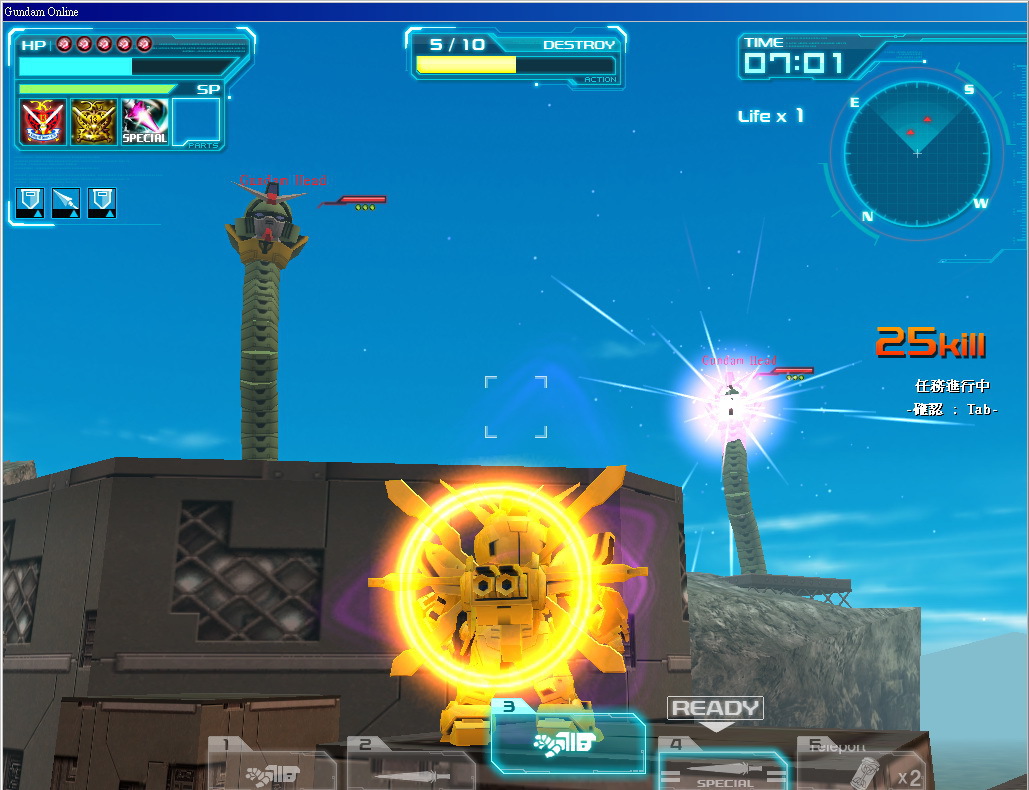Select the blade buff status icon
Screen dimensions: 1029x790
pos(66,202)
